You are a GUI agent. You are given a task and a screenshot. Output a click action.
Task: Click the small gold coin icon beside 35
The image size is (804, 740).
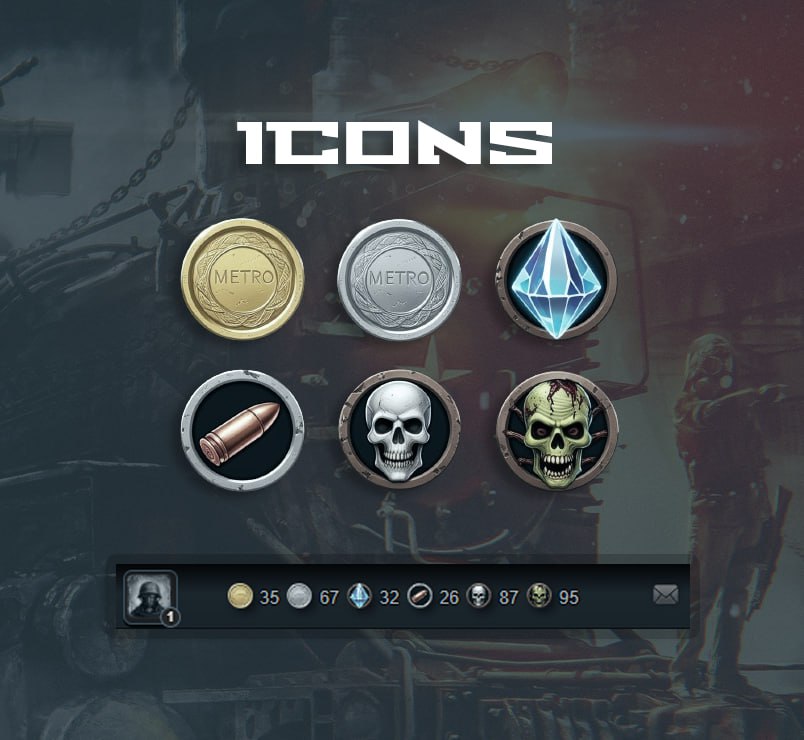pyautogui.click(x=240, y=598)
